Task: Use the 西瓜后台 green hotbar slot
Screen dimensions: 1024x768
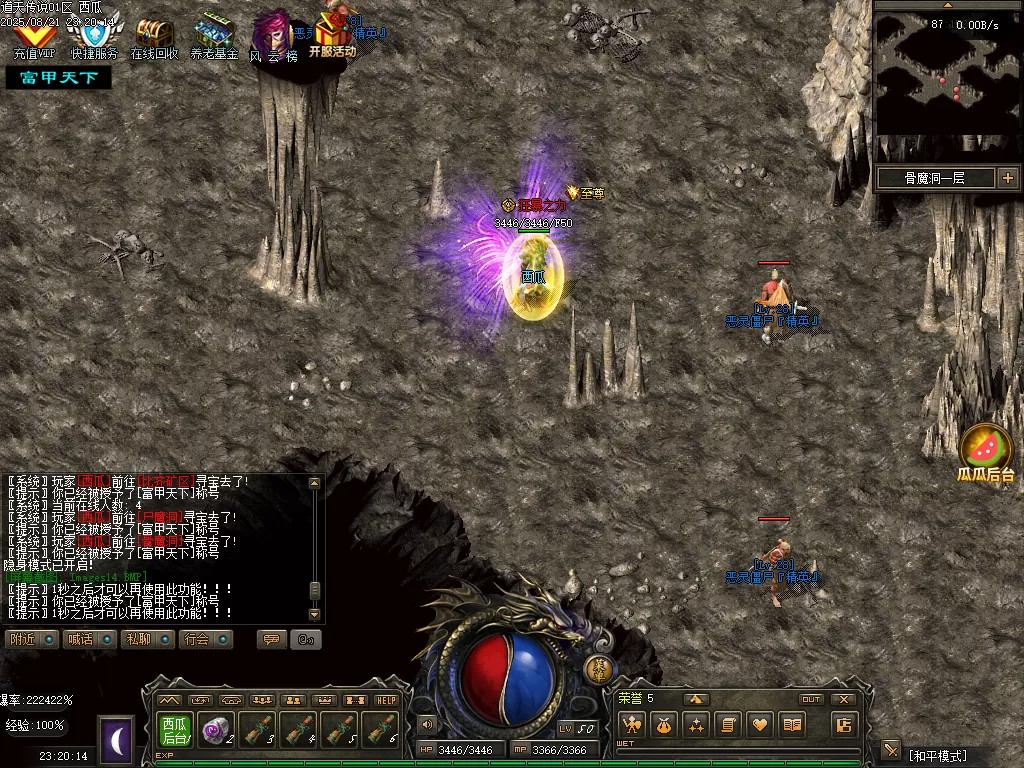Action: 175,730
